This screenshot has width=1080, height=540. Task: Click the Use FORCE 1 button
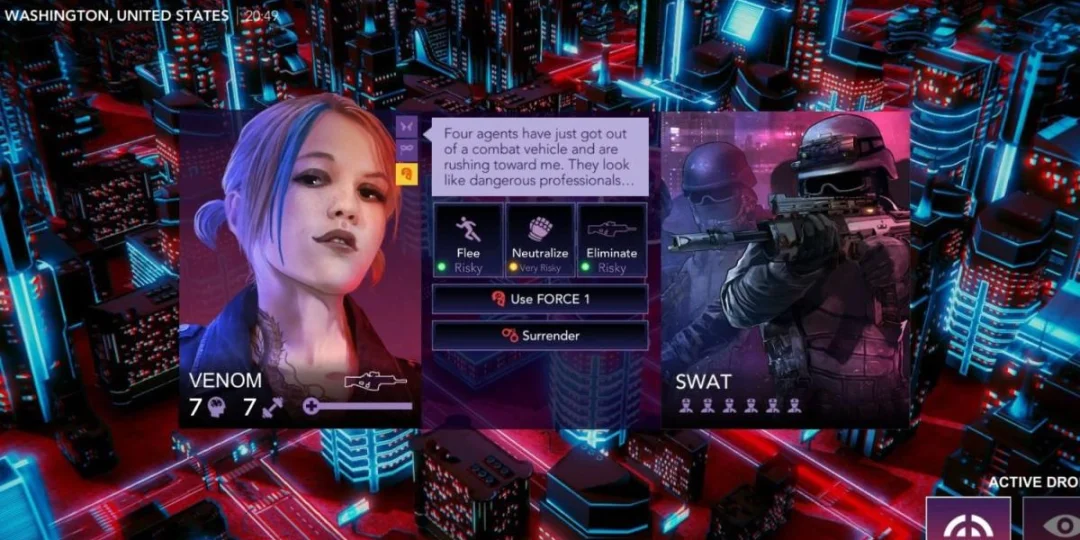pos(540,299)
